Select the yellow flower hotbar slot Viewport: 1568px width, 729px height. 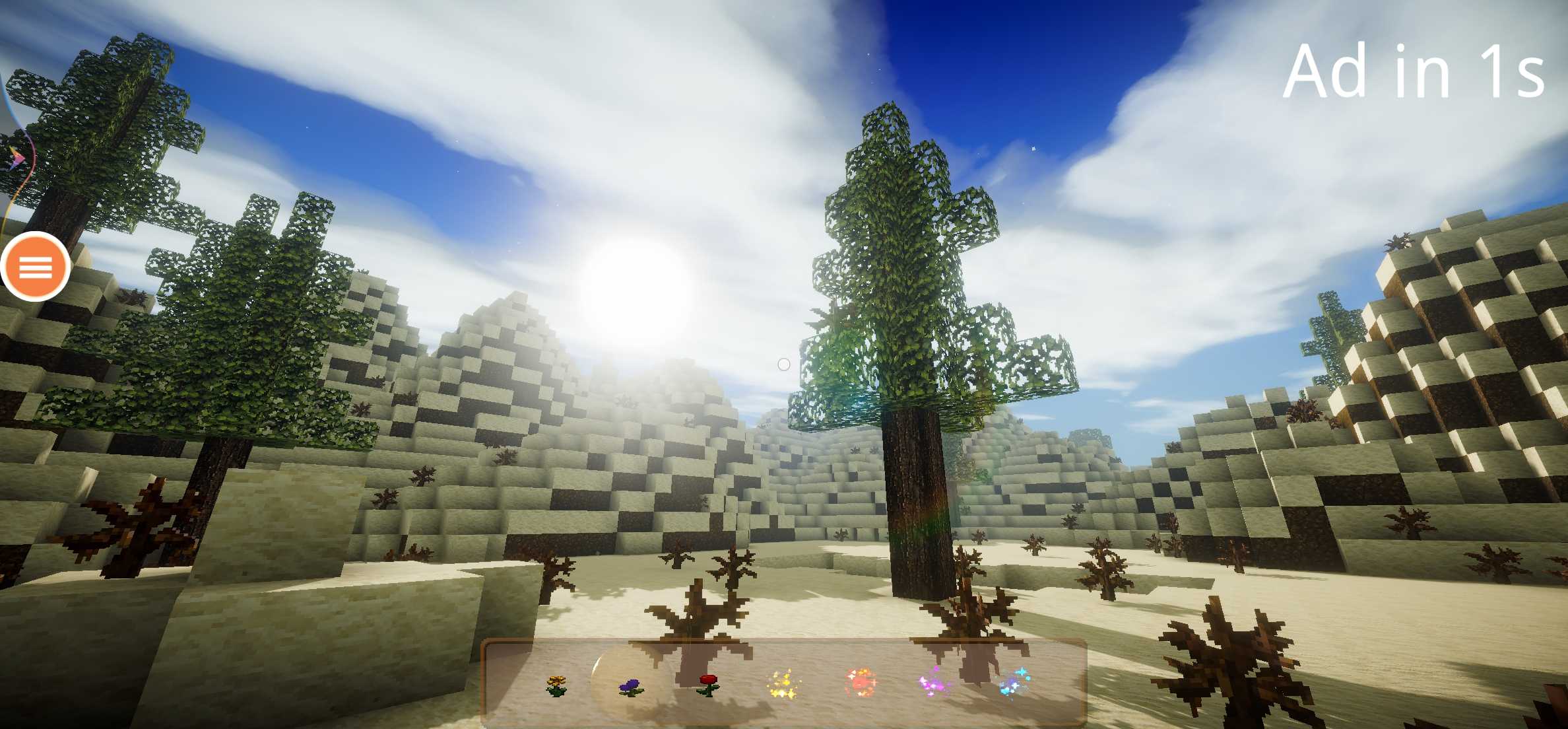point(556,685)
